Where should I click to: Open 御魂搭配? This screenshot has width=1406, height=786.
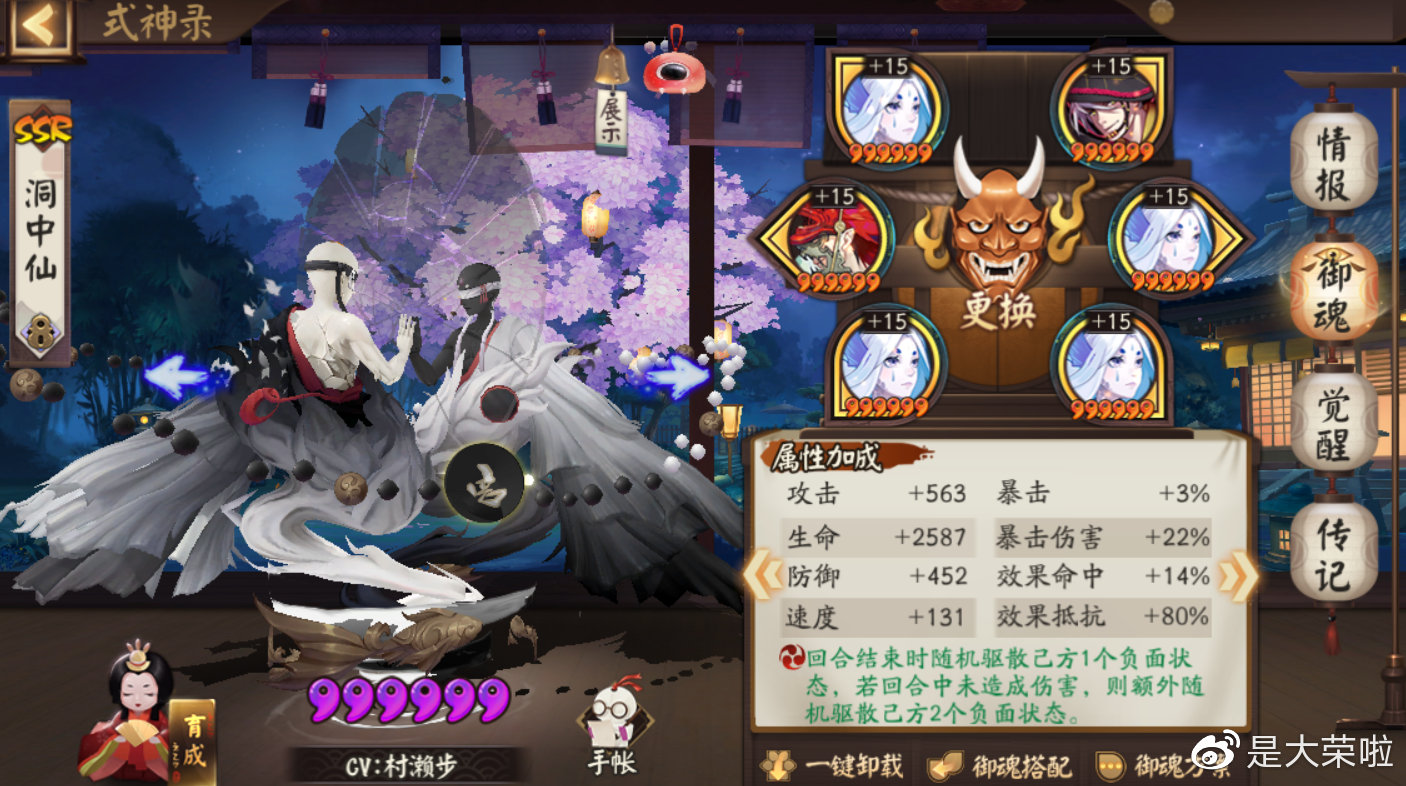click(1002, 766)
